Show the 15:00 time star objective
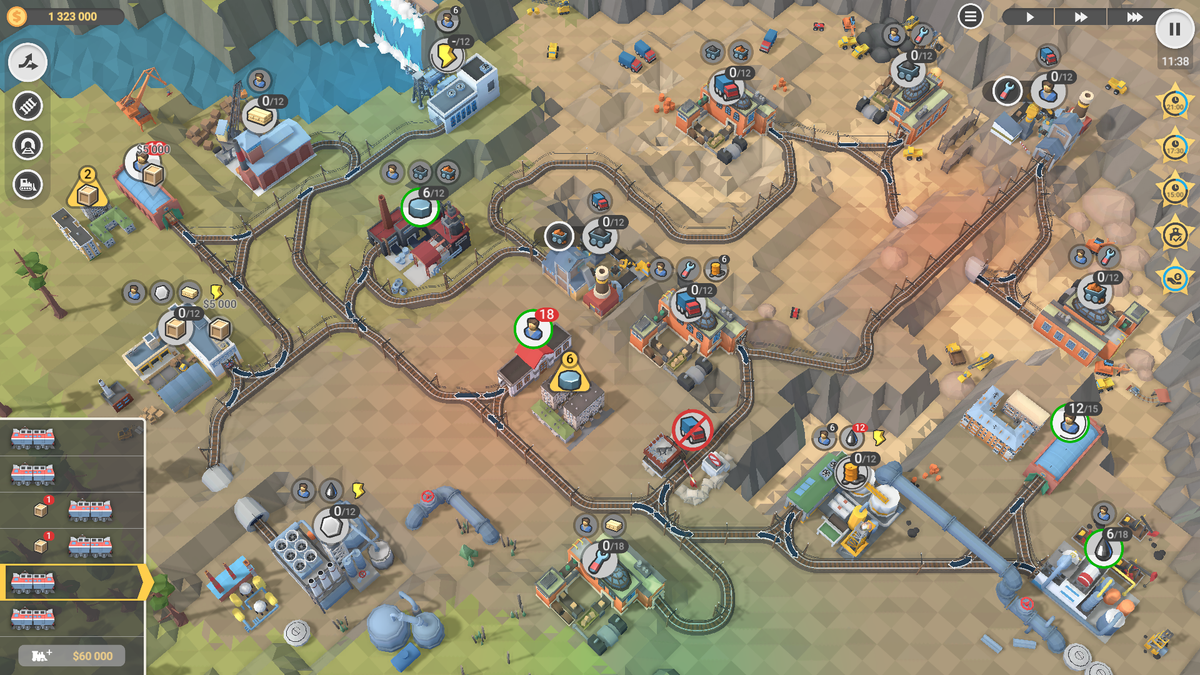The height and width of the screenshot is (675, 1200). (x=1174, y=190)
